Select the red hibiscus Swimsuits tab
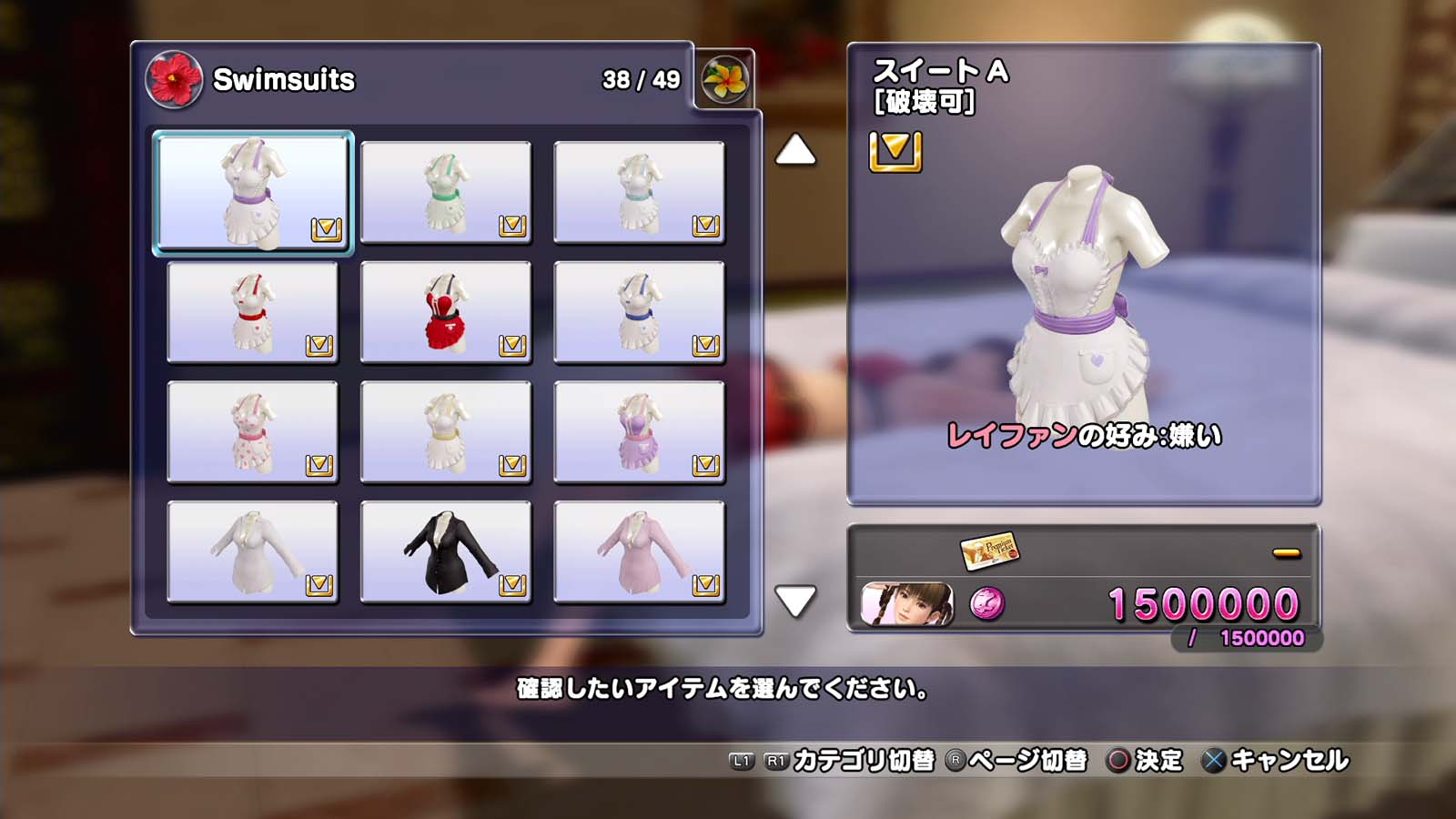Viewport: 1456px width, 819px height. point(174,79)
